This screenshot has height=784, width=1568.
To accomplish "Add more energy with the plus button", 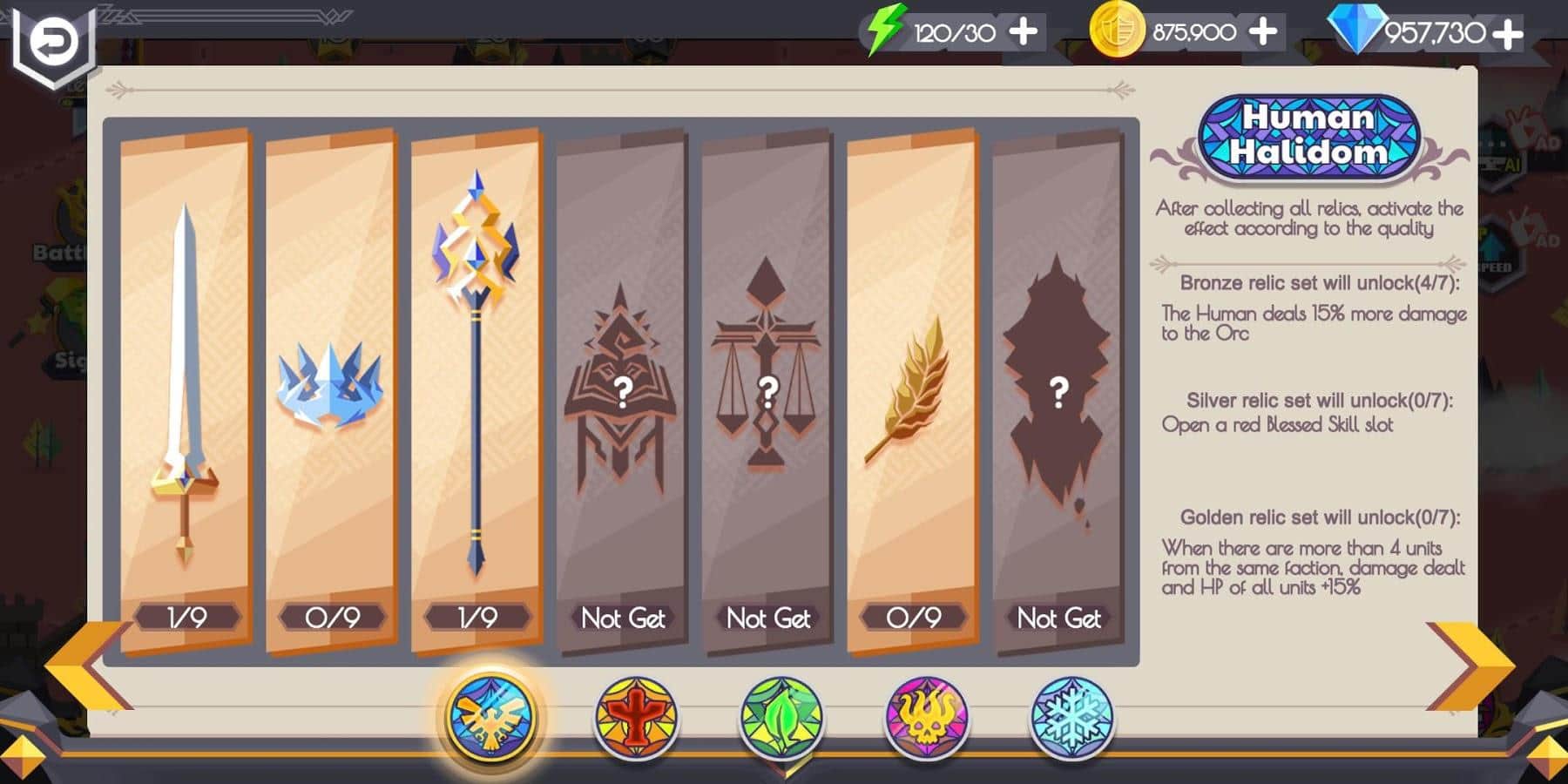I will (x=1023, y=33).
